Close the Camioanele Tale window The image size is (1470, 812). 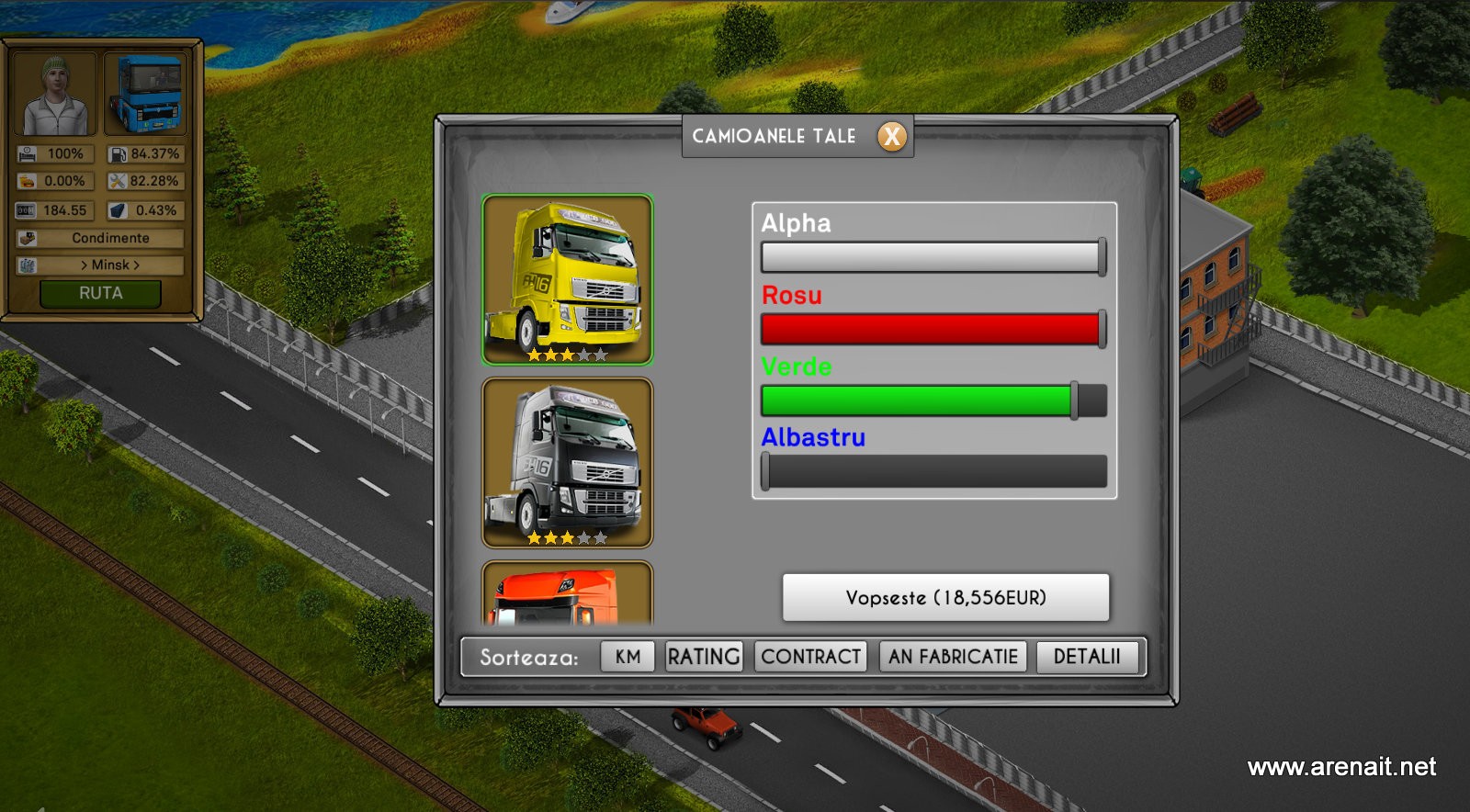[x=891, y=137]
